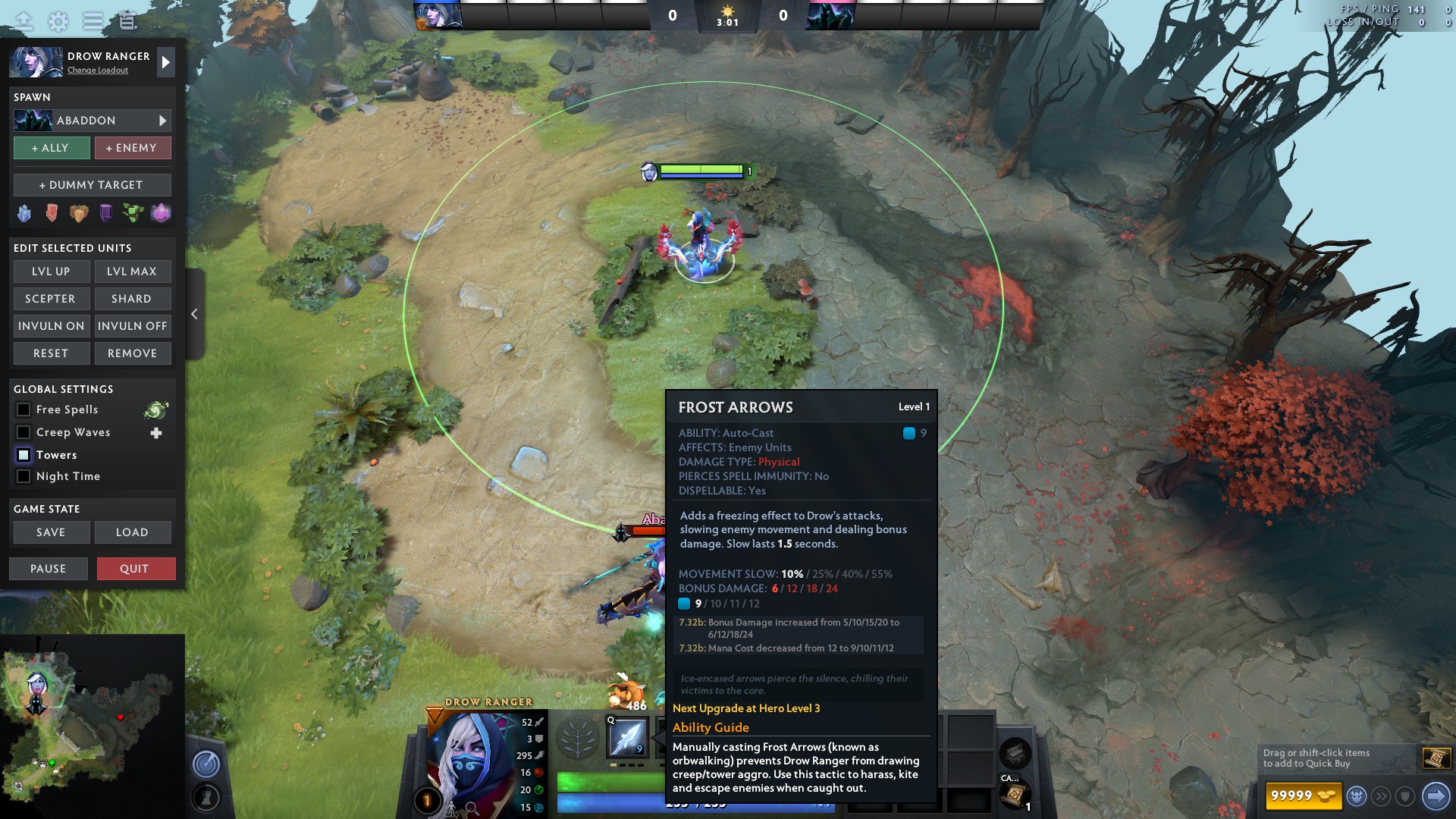The width and height of the screenshot is (1456, 819).
Task: Click the upload/share icon at top-left
Action: point(24,20)
